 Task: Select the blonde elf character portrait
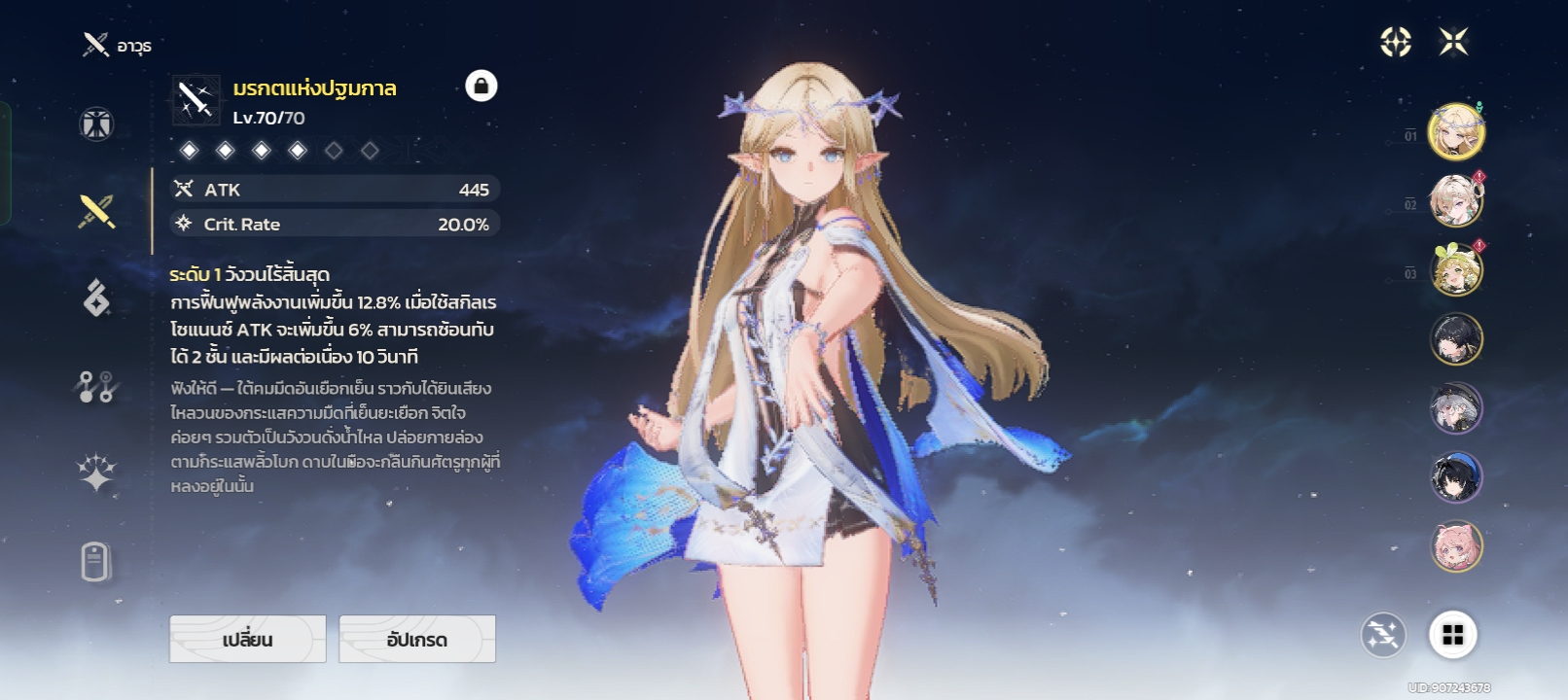coord(1455,131)
